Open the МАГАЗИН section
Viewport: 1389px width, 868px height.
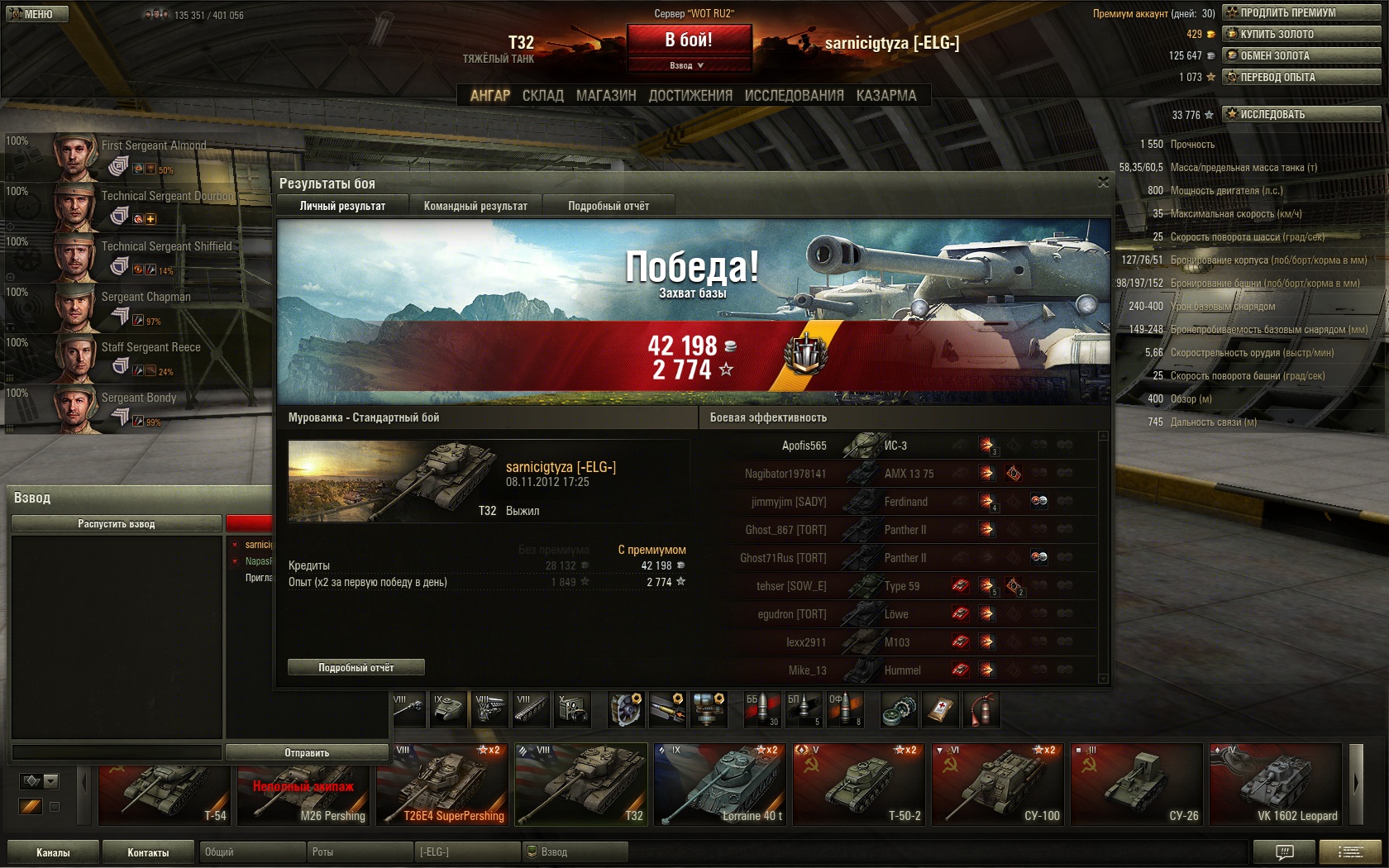point(606,96)
